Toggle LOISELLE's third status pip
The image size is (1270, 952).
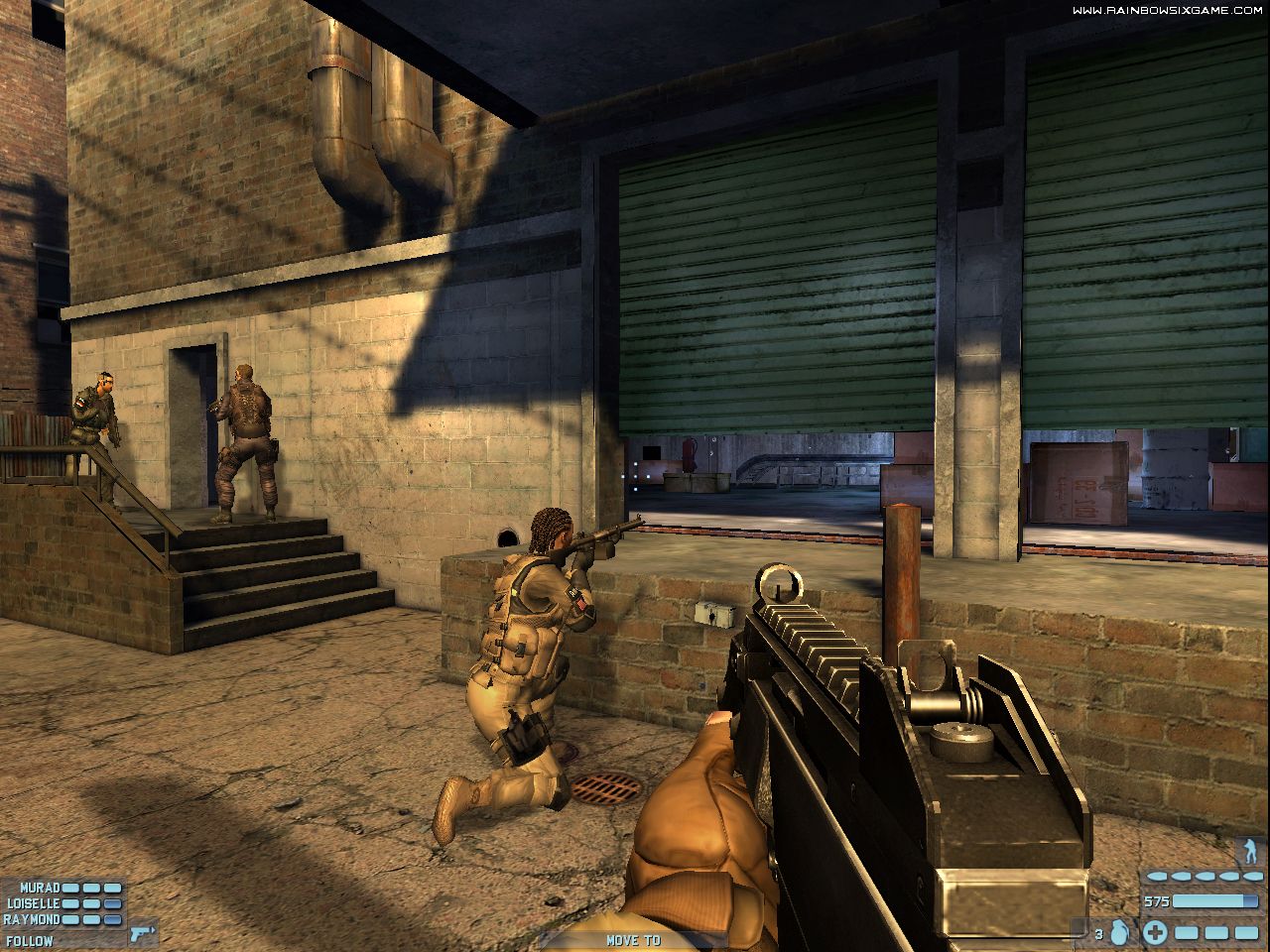111,903
